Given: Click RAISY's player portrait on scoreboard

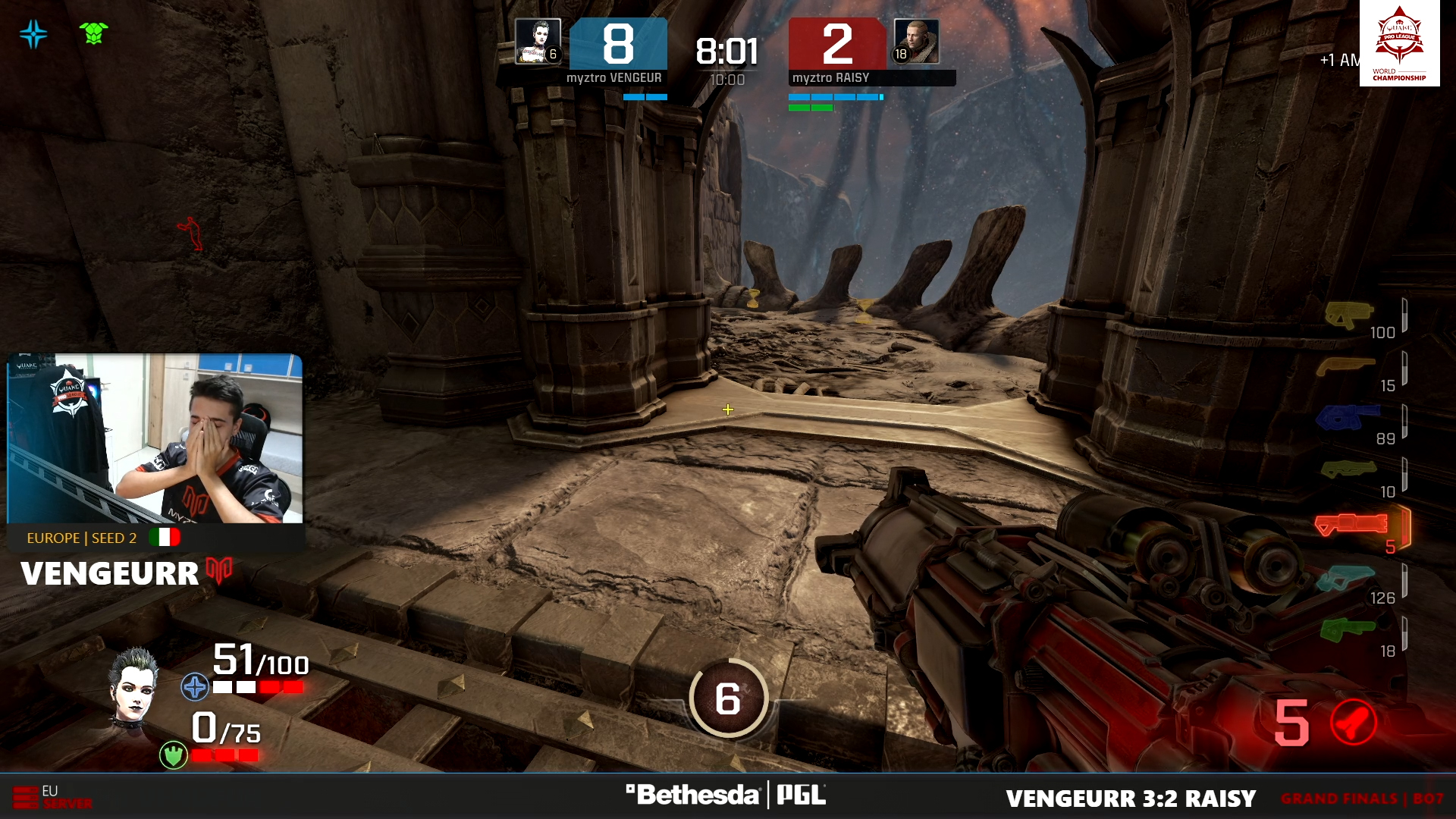Looking at the screenshot, I should [x=916, y=42].
